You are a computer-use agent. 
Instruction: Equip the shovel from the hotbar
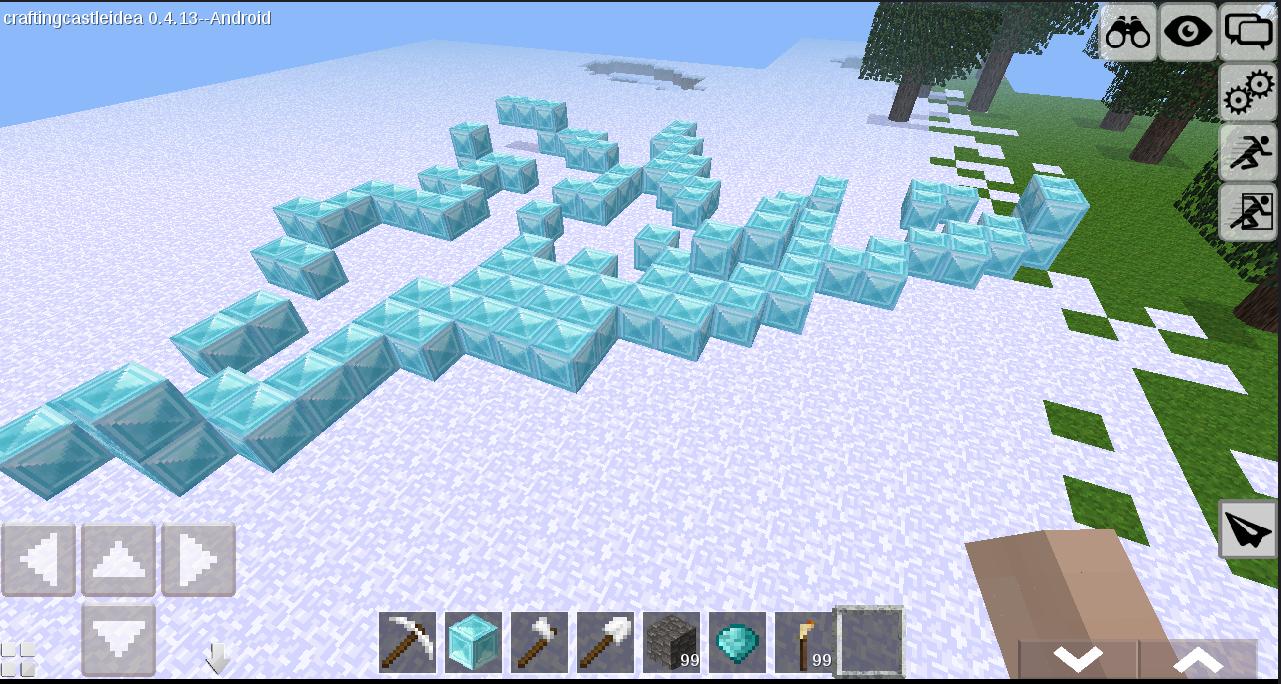coord(605,642)
